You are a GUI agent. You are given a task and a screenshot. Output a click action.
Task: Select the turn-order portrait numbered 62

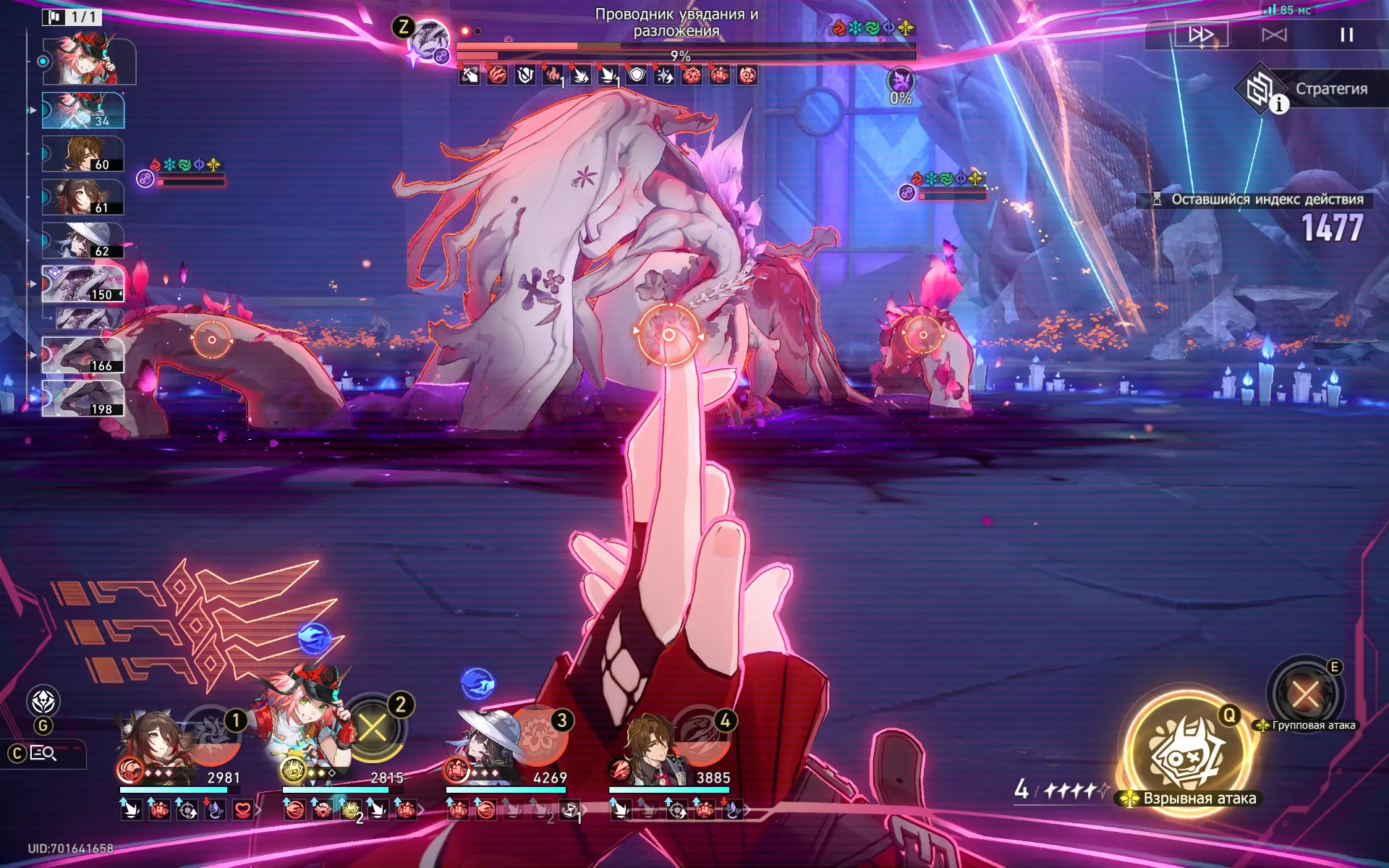coord(83,240)
